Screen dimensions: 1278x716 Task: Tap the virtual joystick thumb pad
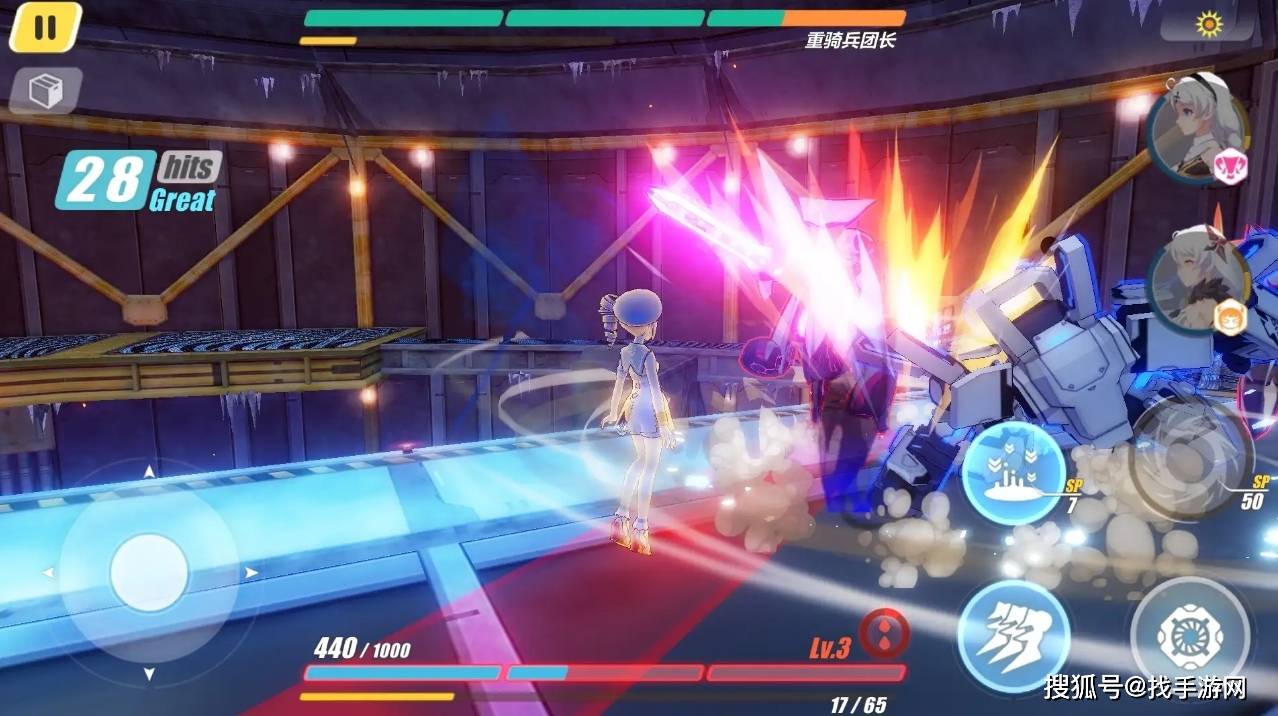(149, 573)
